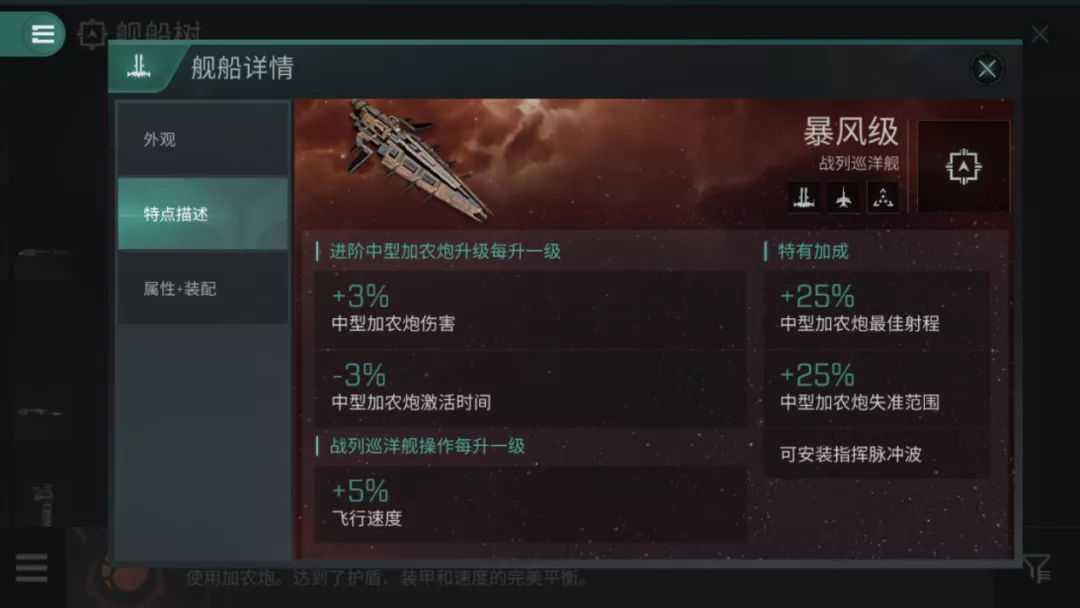1080x608 pixels.
Task: Open the 属性+装配 attributes and fitting tab
Action: coord(203,289)
